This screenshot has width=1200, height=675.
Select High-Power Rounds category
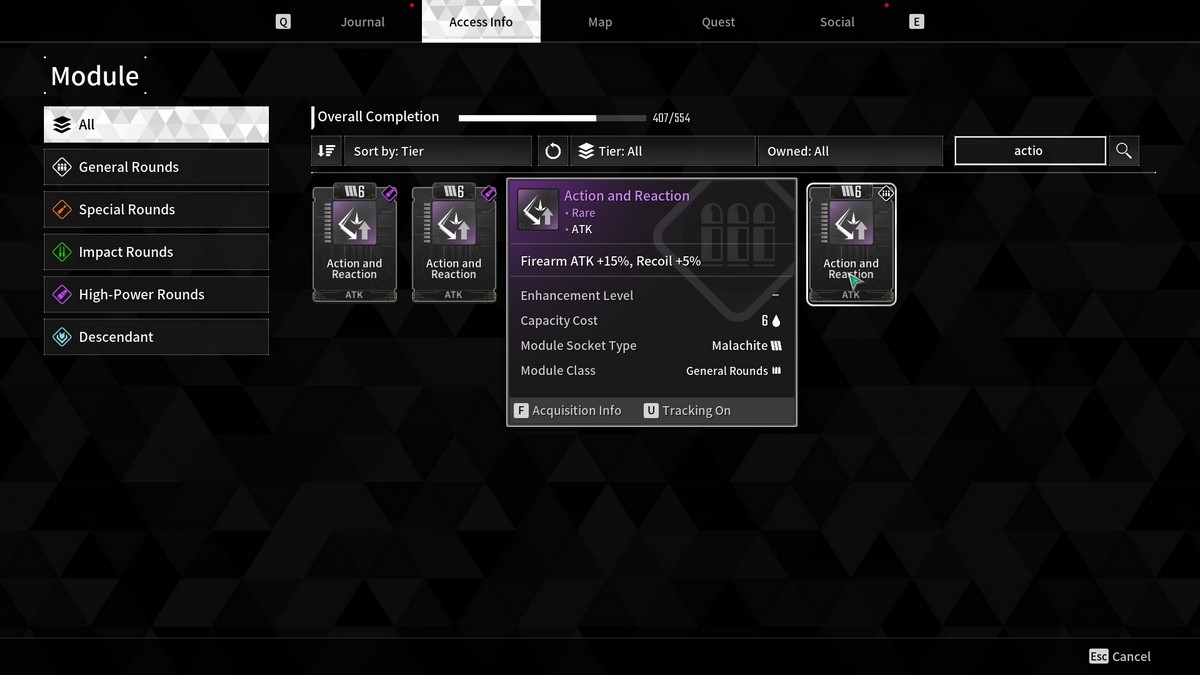[x=156, y=295]
